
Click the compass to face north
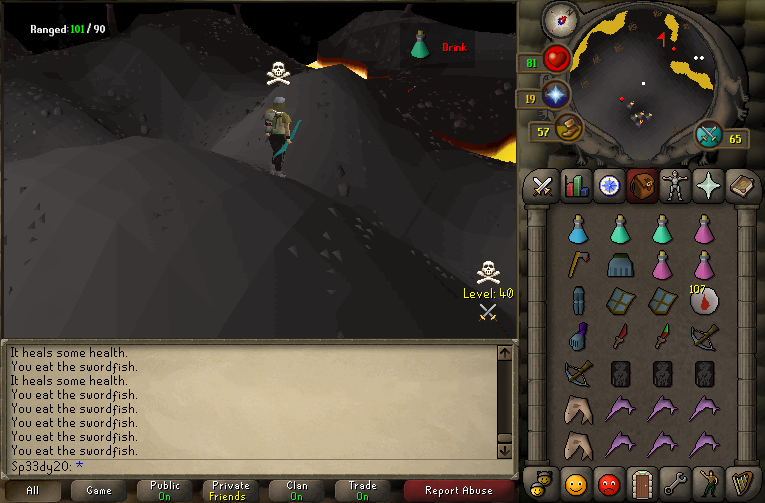[556, 18]
